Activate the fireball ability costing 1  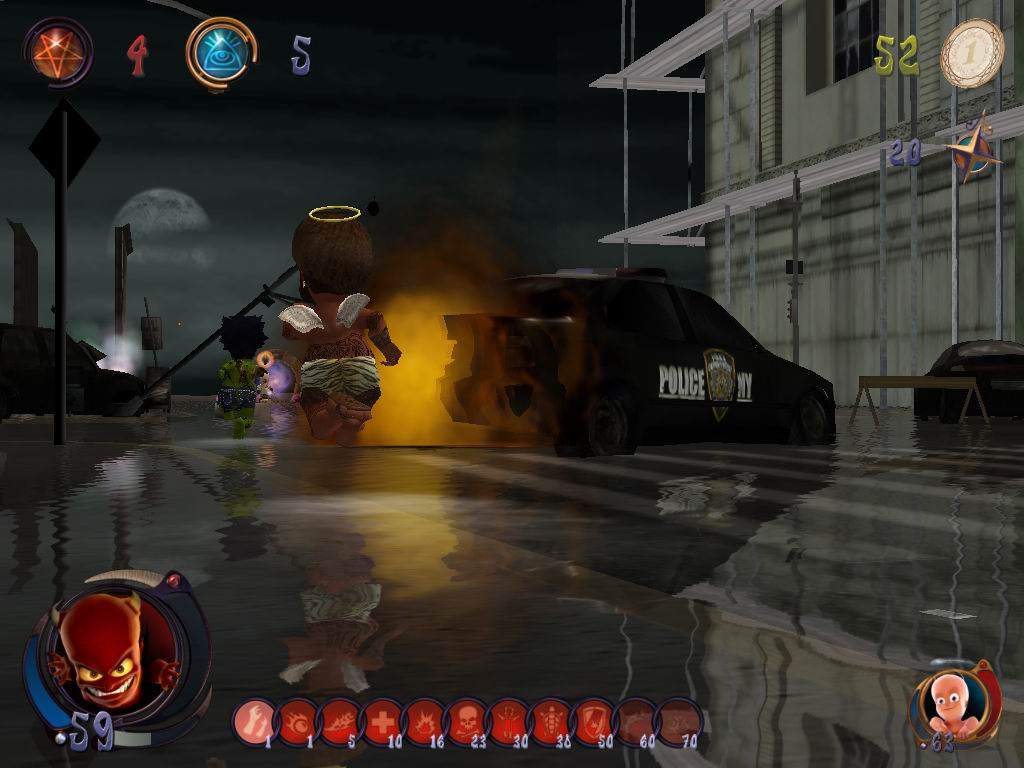pyautogui.click(x=297, y=720)
